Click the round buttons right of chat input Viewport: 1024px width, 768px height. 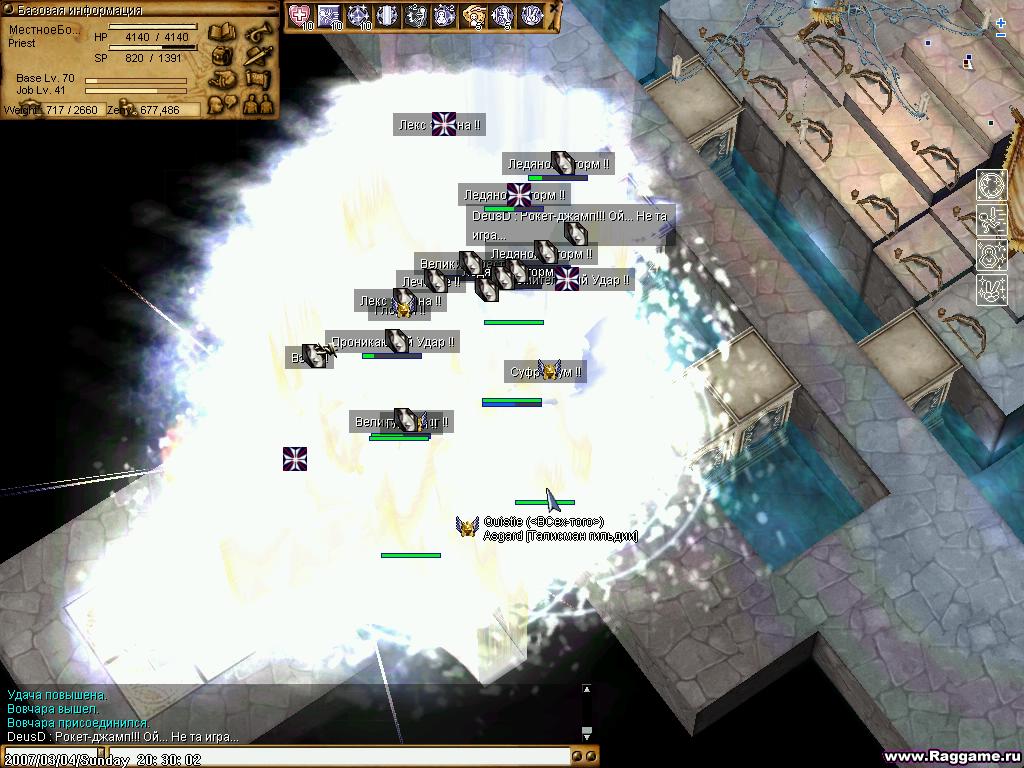[586, 757]
